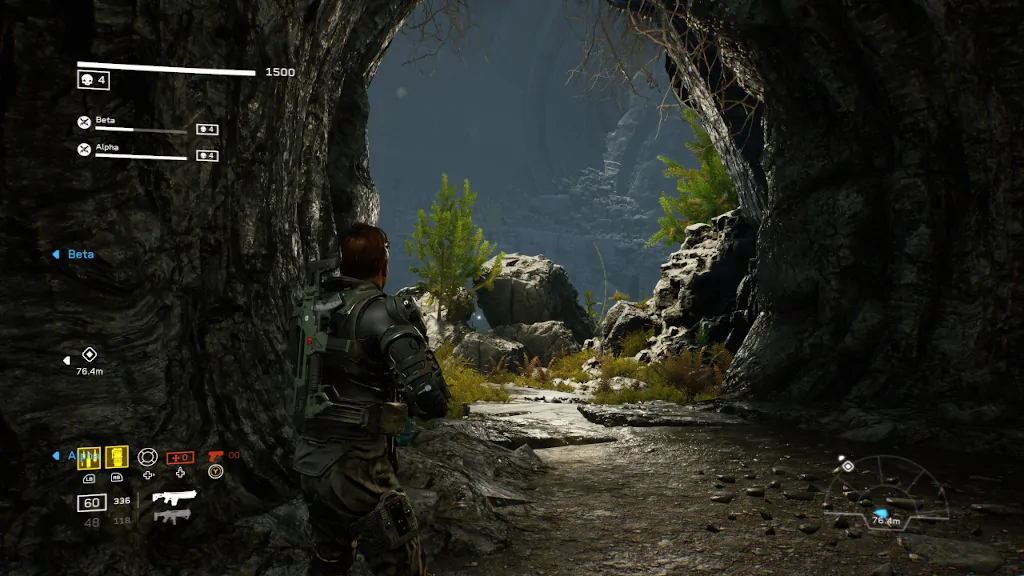Click the circular ring consumable icon
This screenshot has height=576, width=1024.
[148, 457]
